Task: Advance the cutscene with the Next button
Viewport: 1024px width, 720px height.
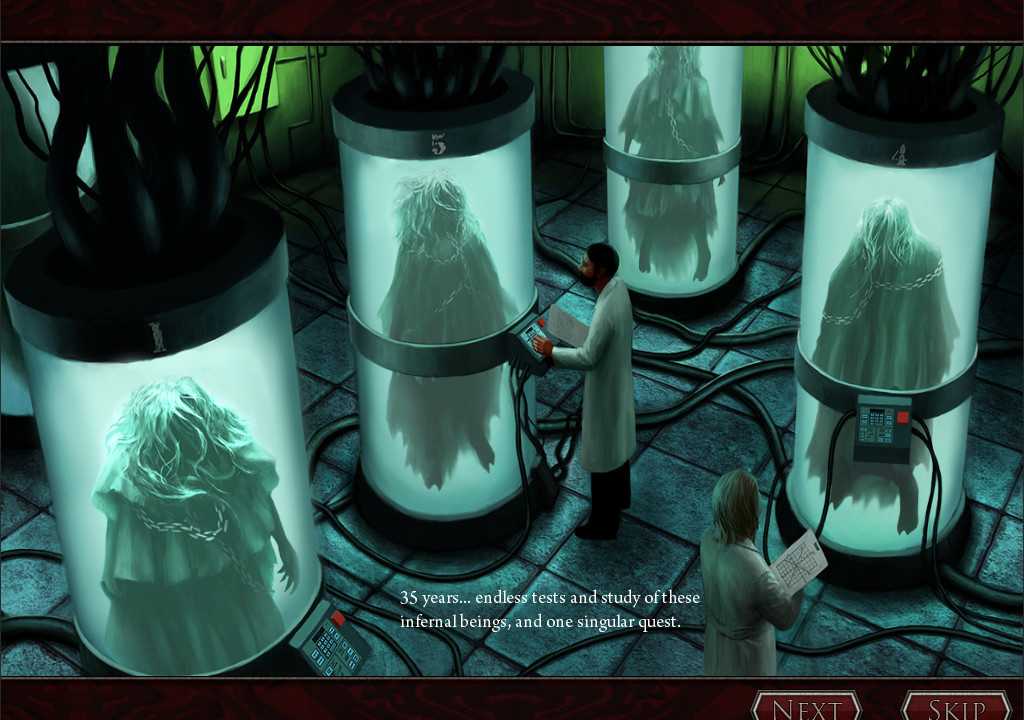Action: [x=806, y=707]
